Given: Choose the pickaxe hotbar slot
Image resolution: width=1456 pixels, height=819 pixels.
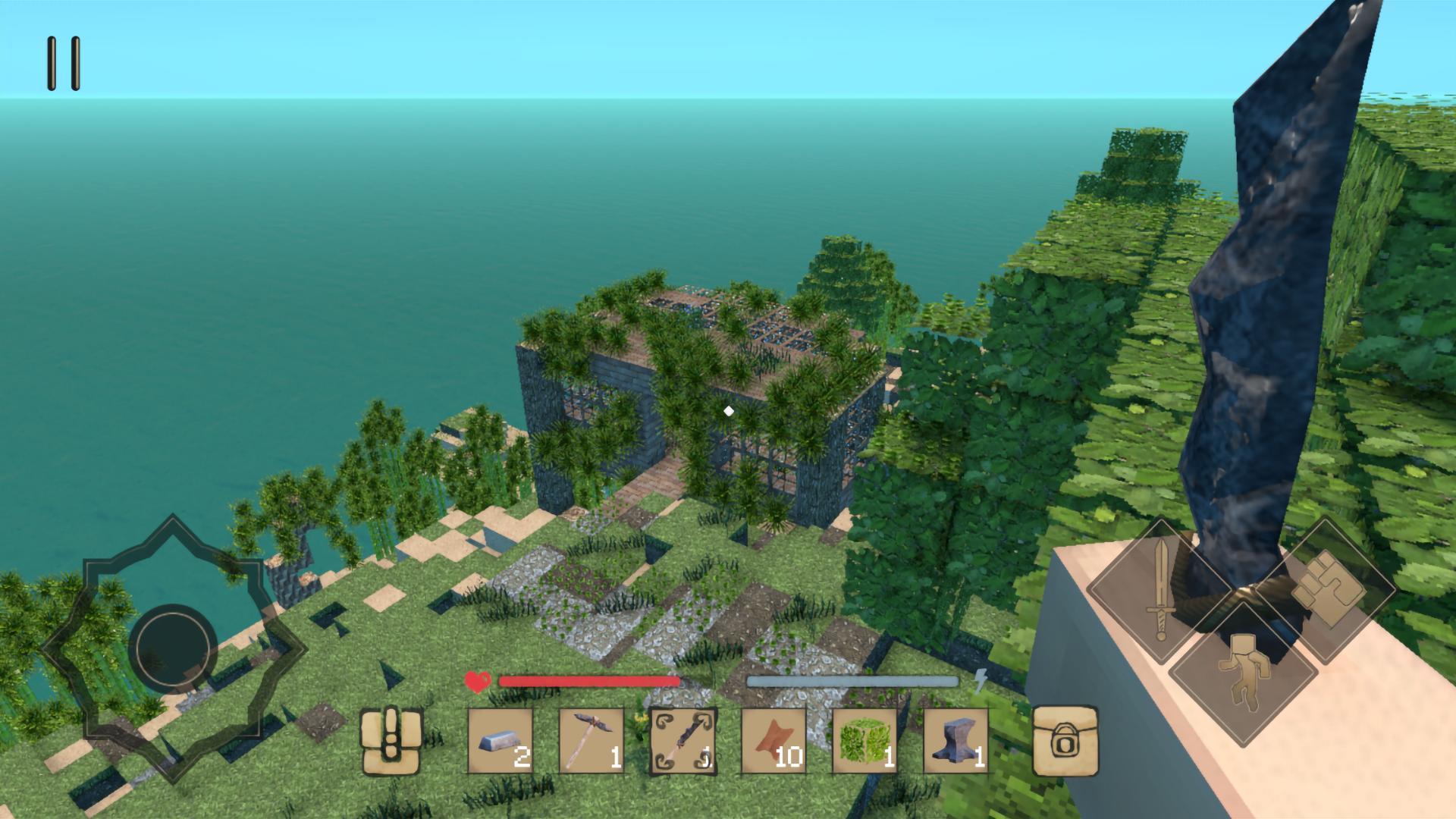Looking at the screenshot, I should [591, 741].
